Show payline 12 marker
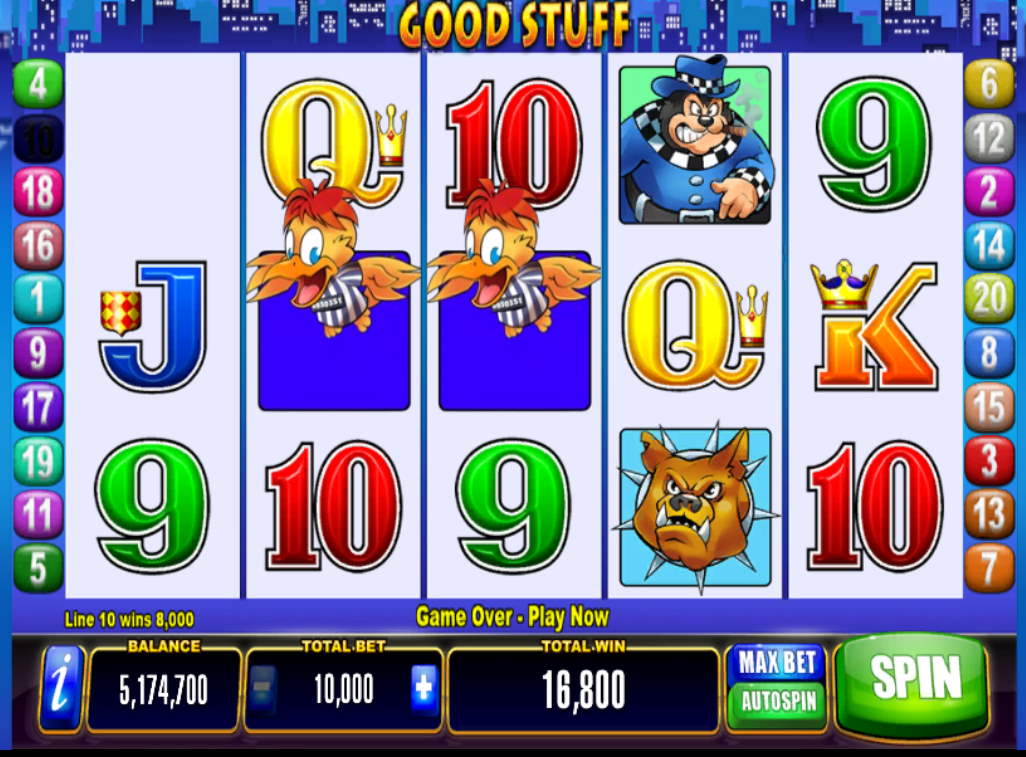1026x757 pixels. click(988, 139)
